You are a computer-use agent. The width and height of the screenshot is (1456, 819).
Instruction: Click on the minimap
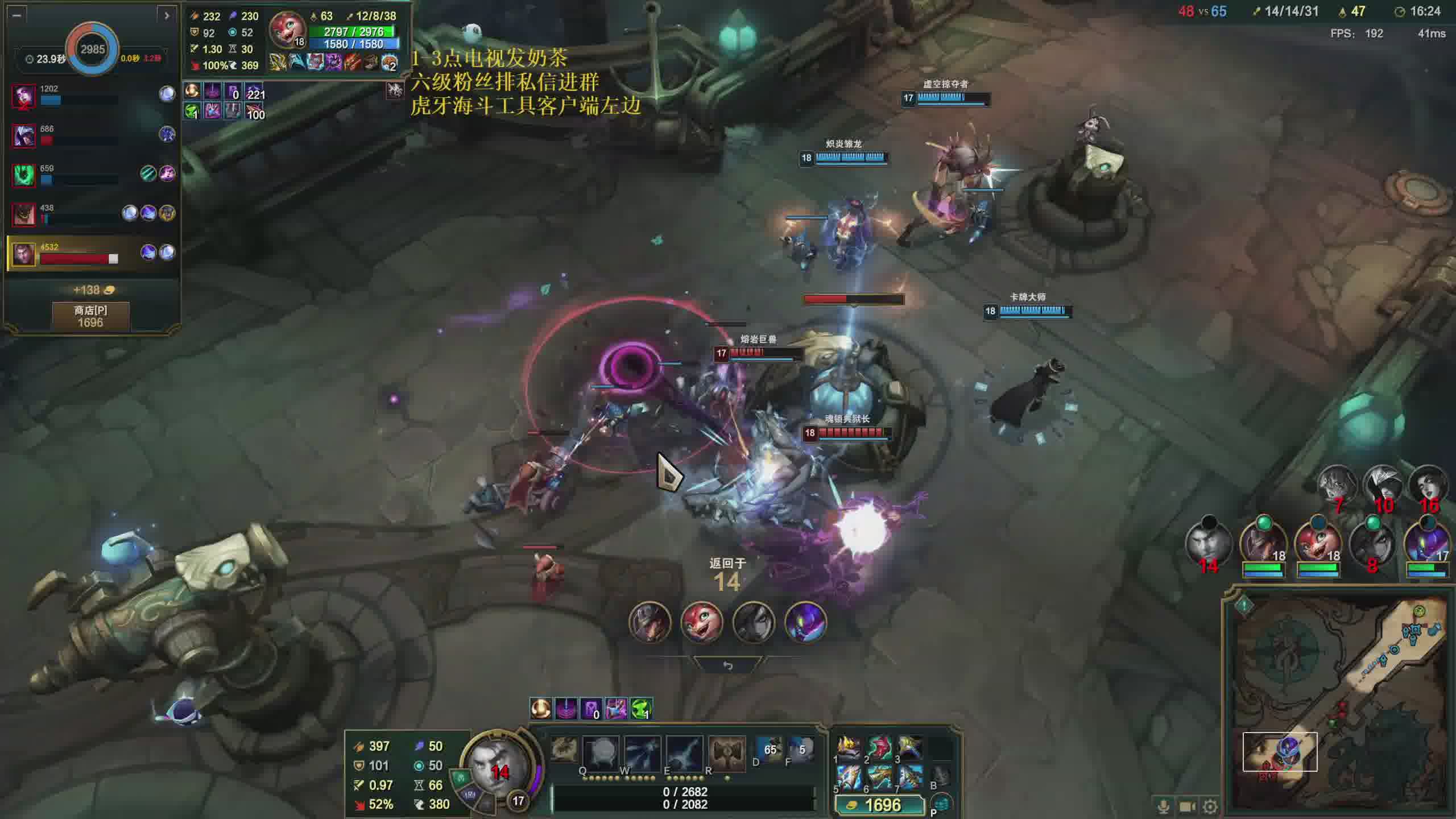click(1338, 701)
